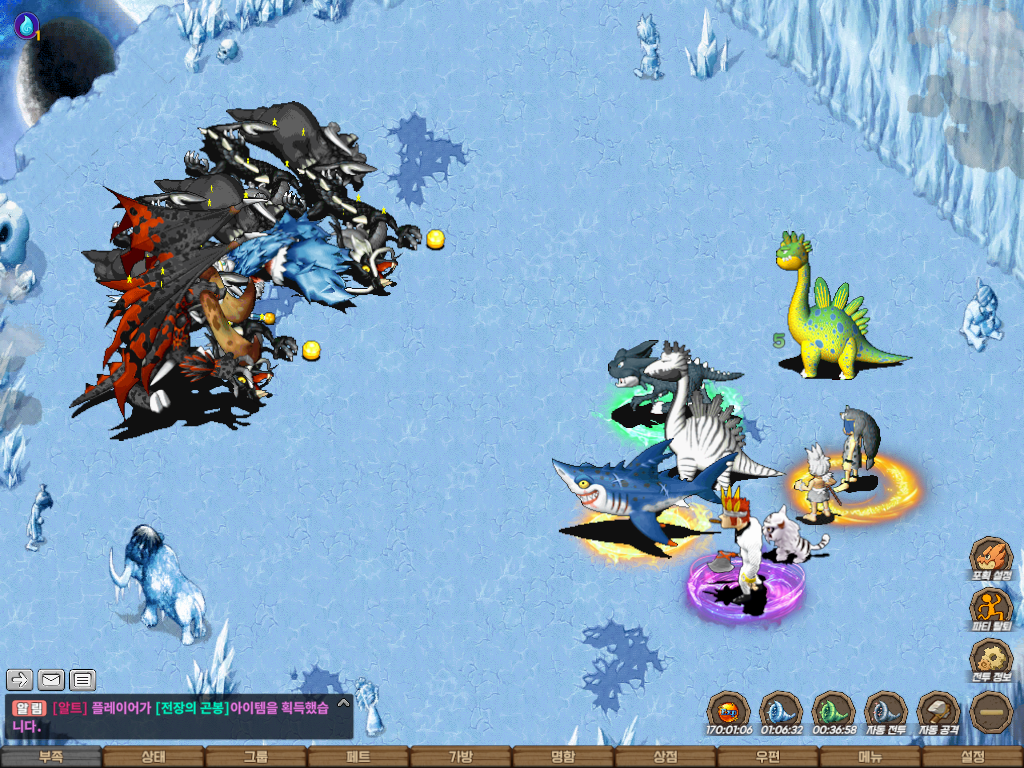The height and width of the screenshot is (768, 1024).
Task: Collapse the icon bar with minus button
Action: 991,712
